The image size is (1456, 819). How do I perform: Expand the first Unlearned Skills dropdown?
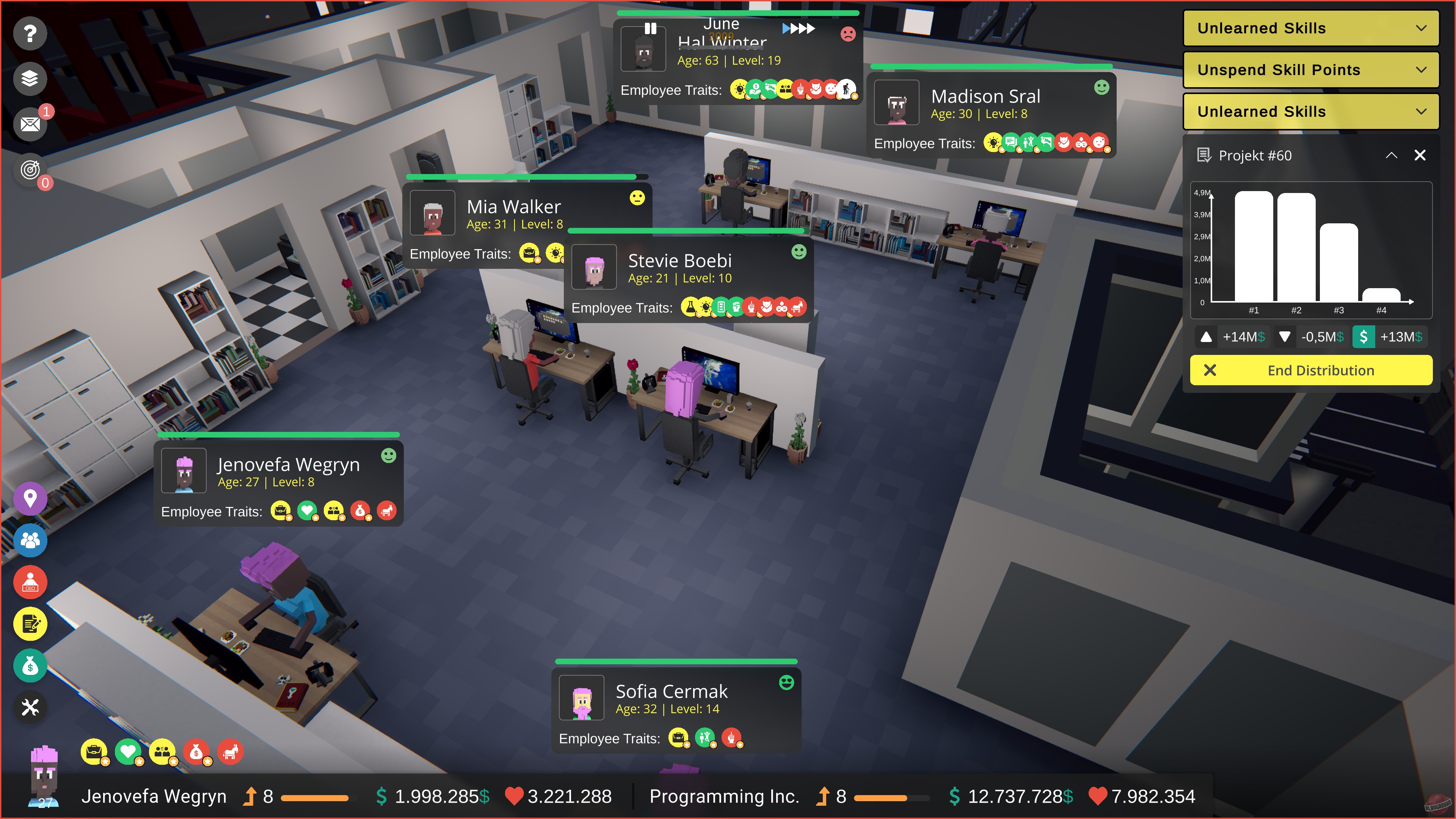click(x=1310, y=28)
